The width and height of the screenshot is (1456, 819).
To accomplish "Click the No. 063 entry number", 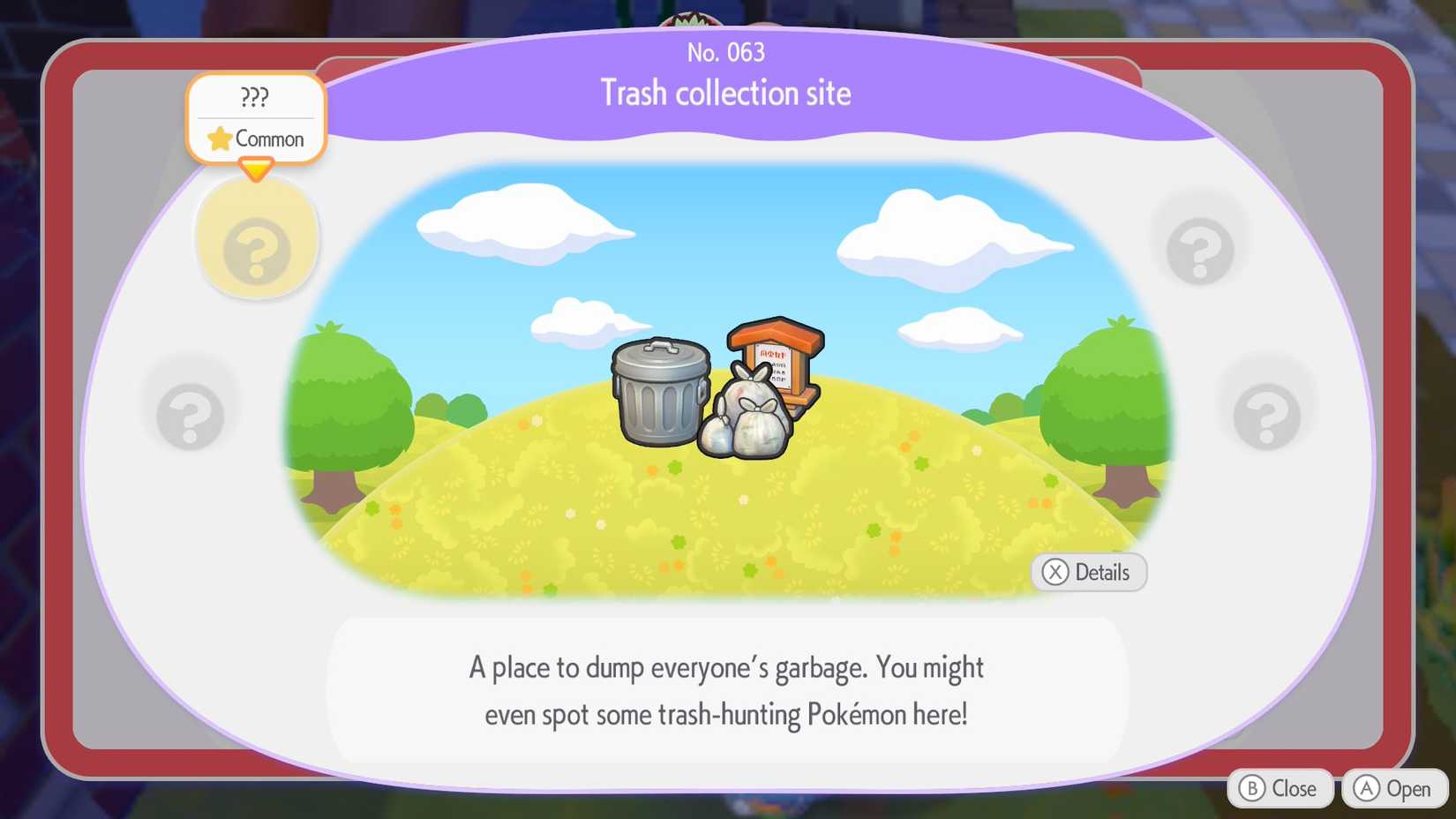I will tap(726, 53).
